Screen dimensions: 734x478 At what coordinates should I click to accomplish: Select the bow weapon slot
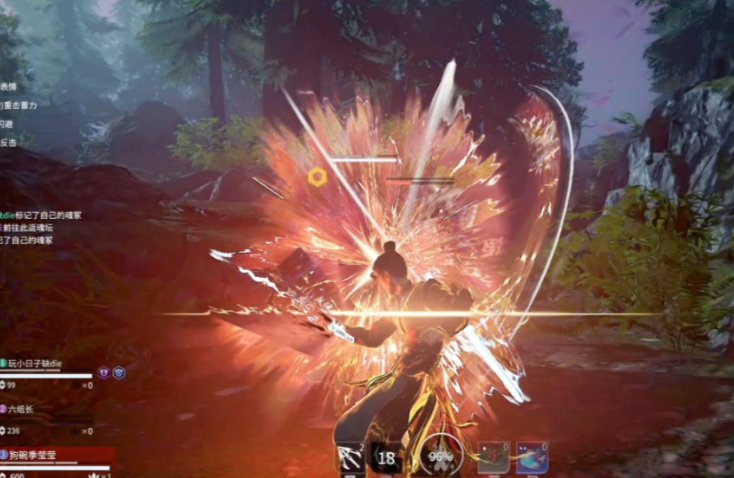(350, 457)
